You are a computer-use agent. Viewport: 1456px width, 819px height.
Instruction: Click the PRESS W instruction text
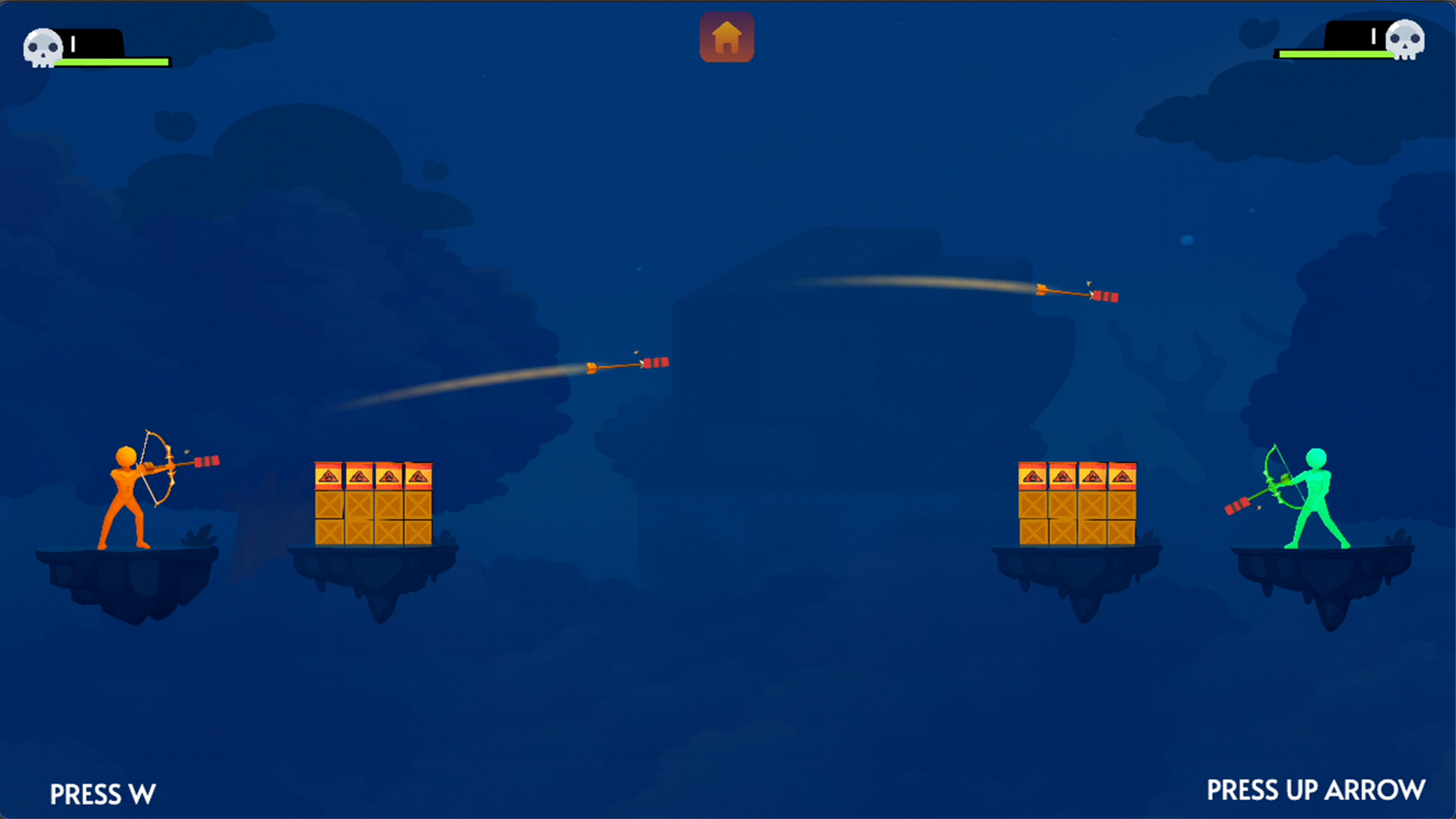pos(103,794)
